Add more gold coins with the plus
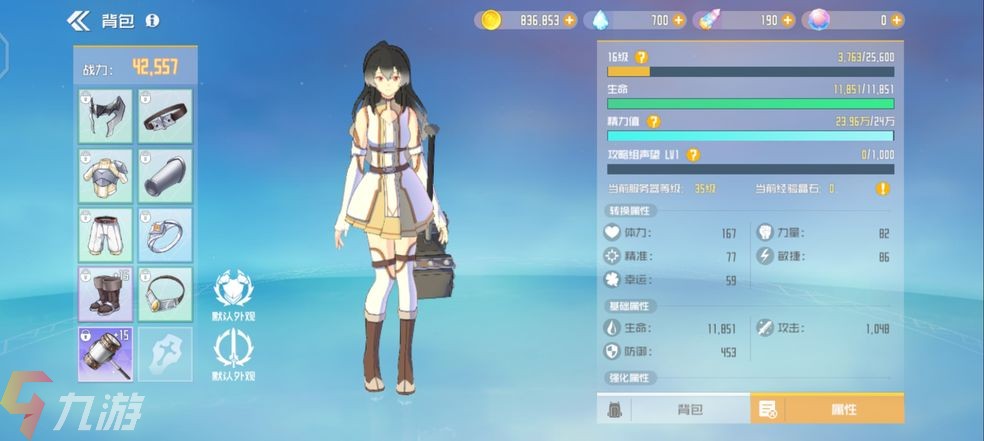This screenshot has width=984, height=441. tap(570, 20)
